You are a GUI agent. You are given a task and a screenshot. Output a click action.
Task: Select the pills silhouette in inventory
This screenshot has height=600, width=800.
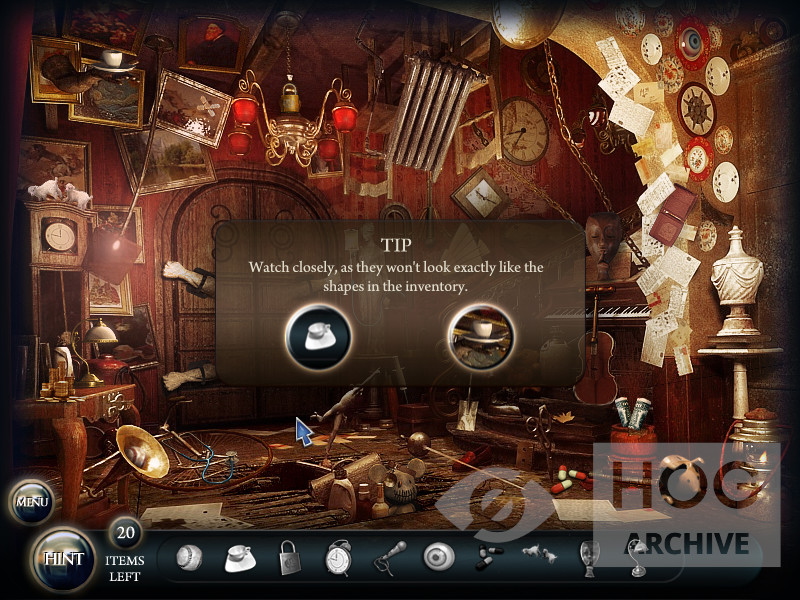point(488,558)
